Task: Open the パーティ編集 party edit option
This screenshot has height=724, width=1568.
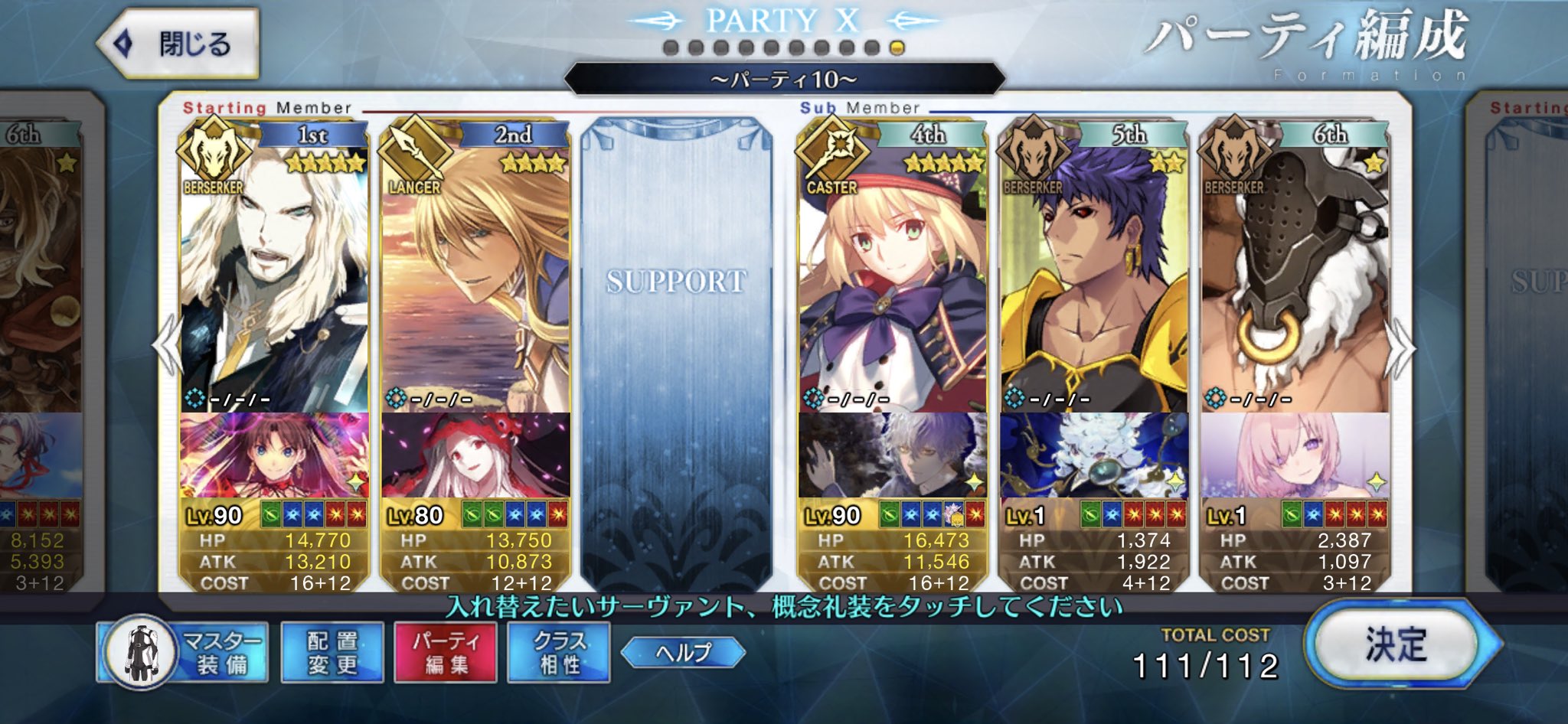Action: click(446, 653)
